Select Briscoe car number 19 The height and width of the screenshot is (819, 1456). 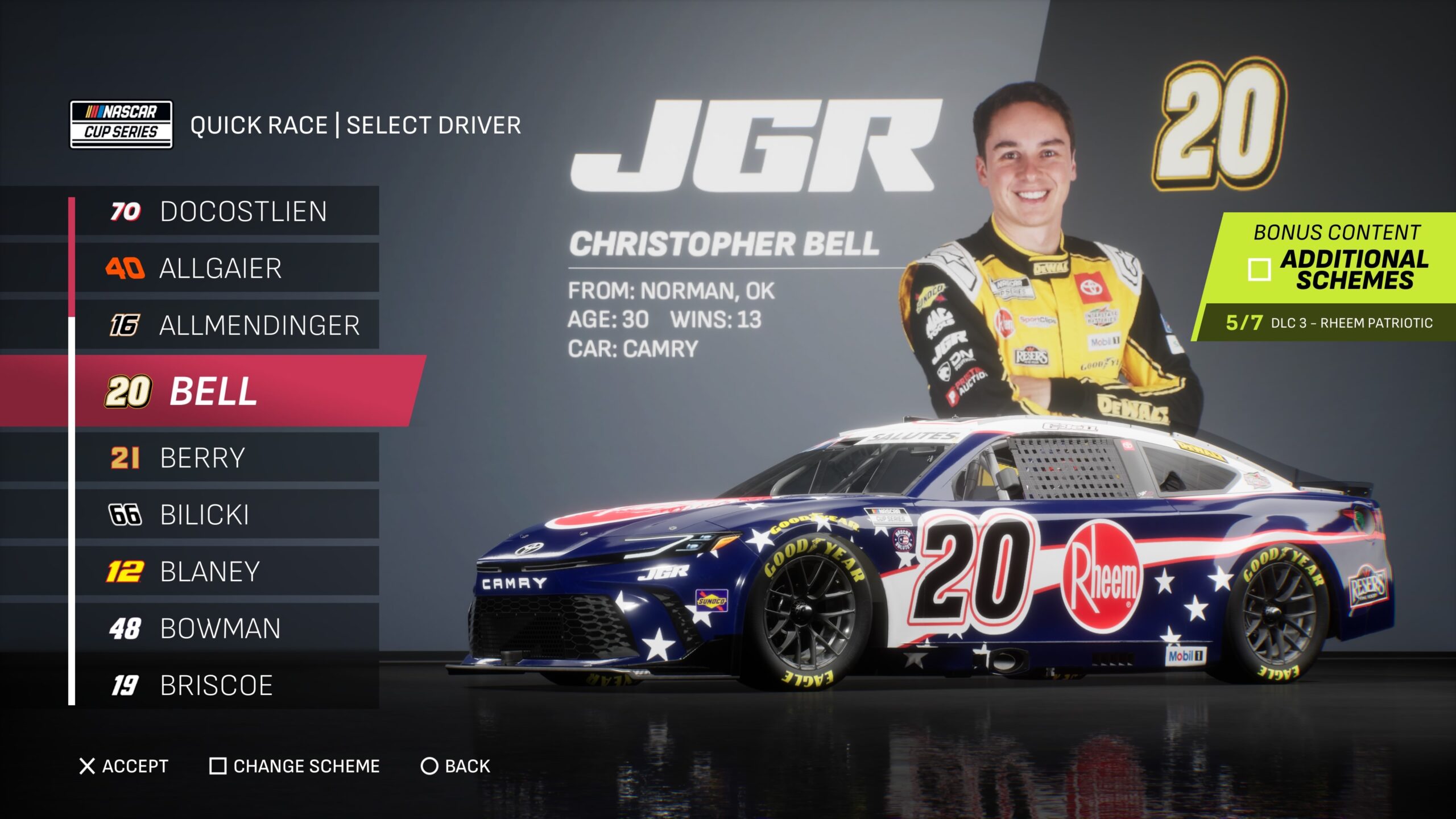pyautogui.click(x=227, y=685)
